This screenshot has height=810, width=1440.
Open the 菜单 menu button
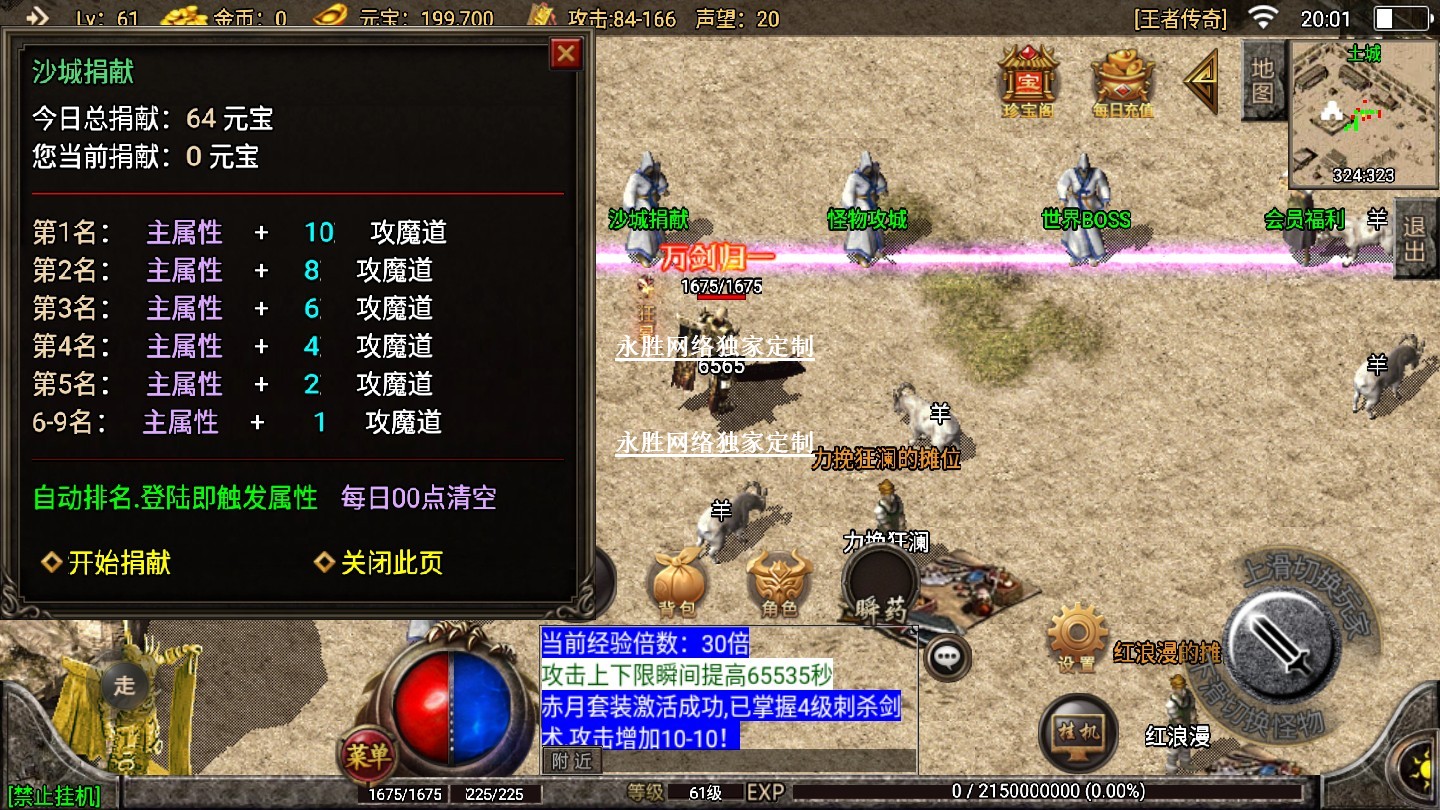[367, 755]
